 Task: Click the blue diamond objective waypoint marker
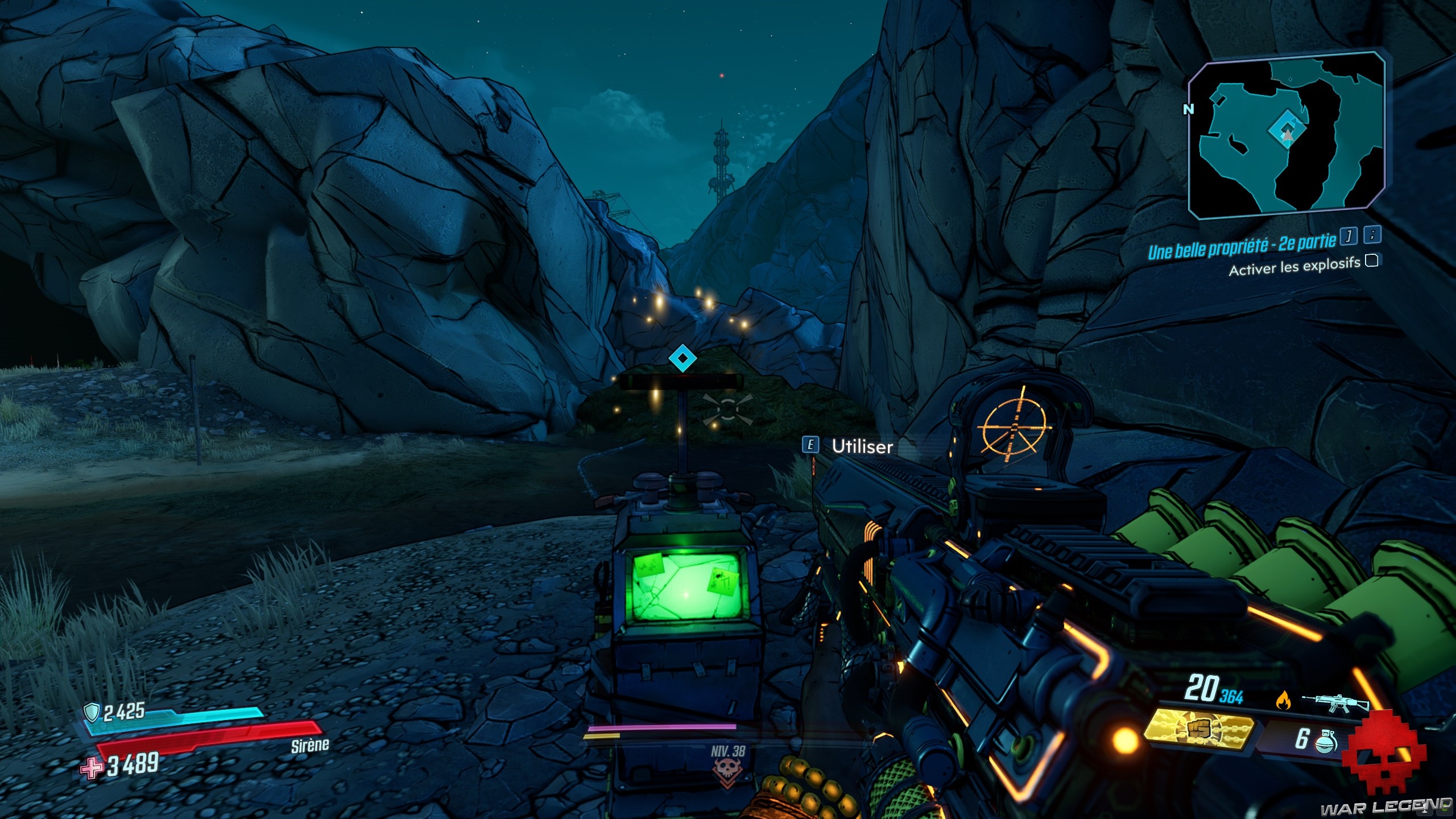pyautogui.click(x=682, y=358)
